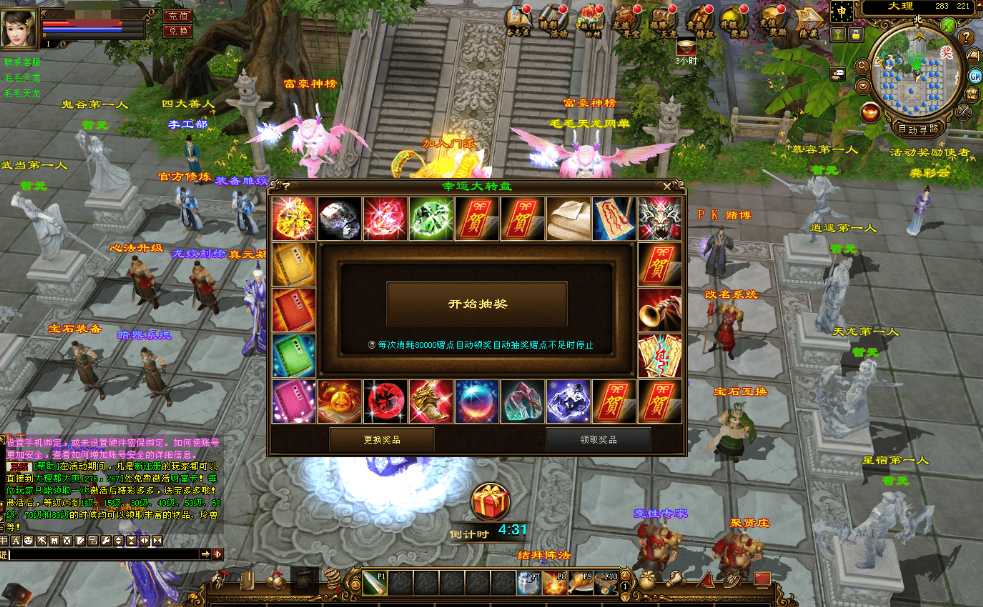Choose the demon mask prize slot

pos(659,218)
